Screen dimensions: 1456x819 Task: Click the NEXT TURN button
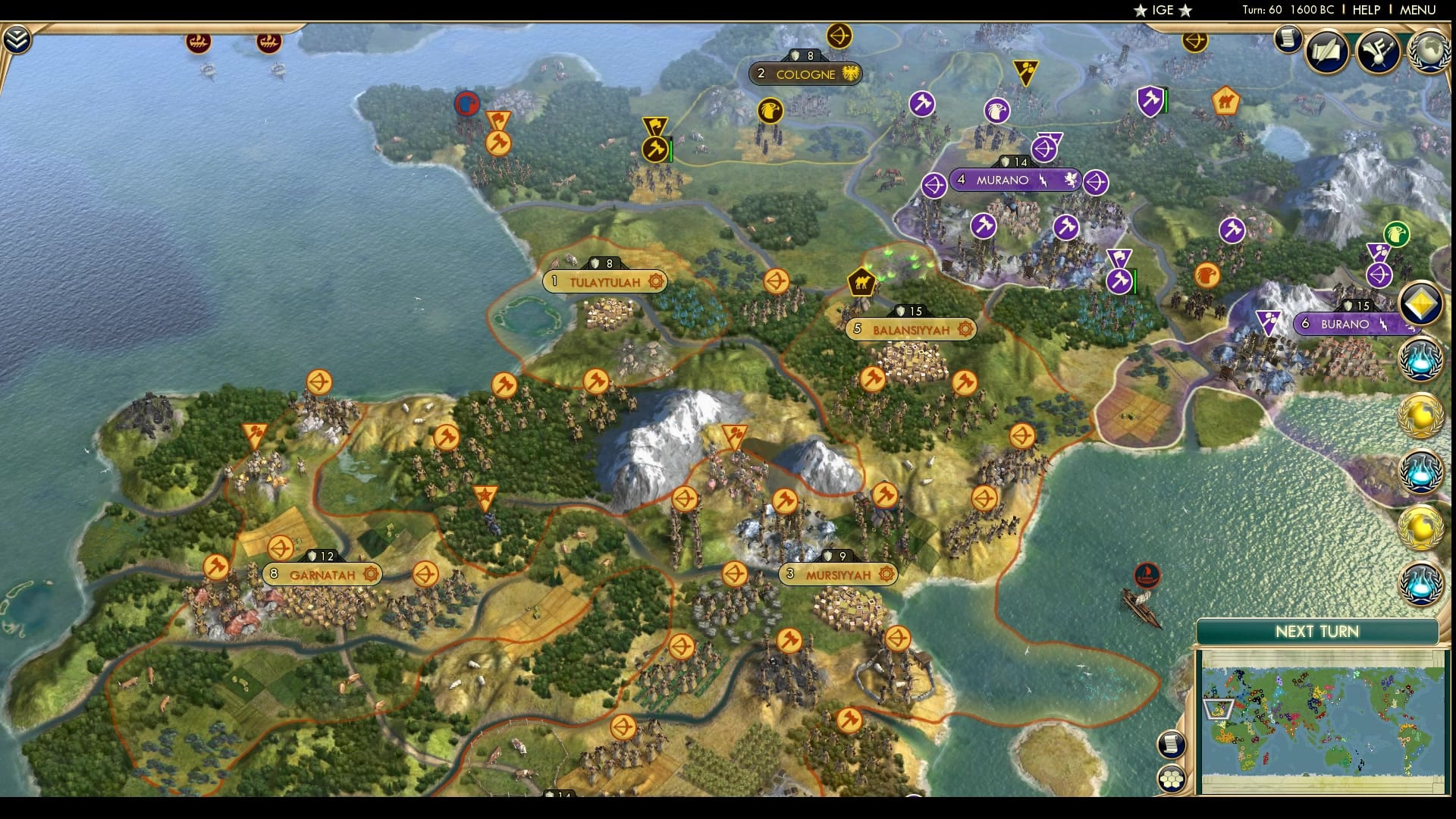point(1316,632)
